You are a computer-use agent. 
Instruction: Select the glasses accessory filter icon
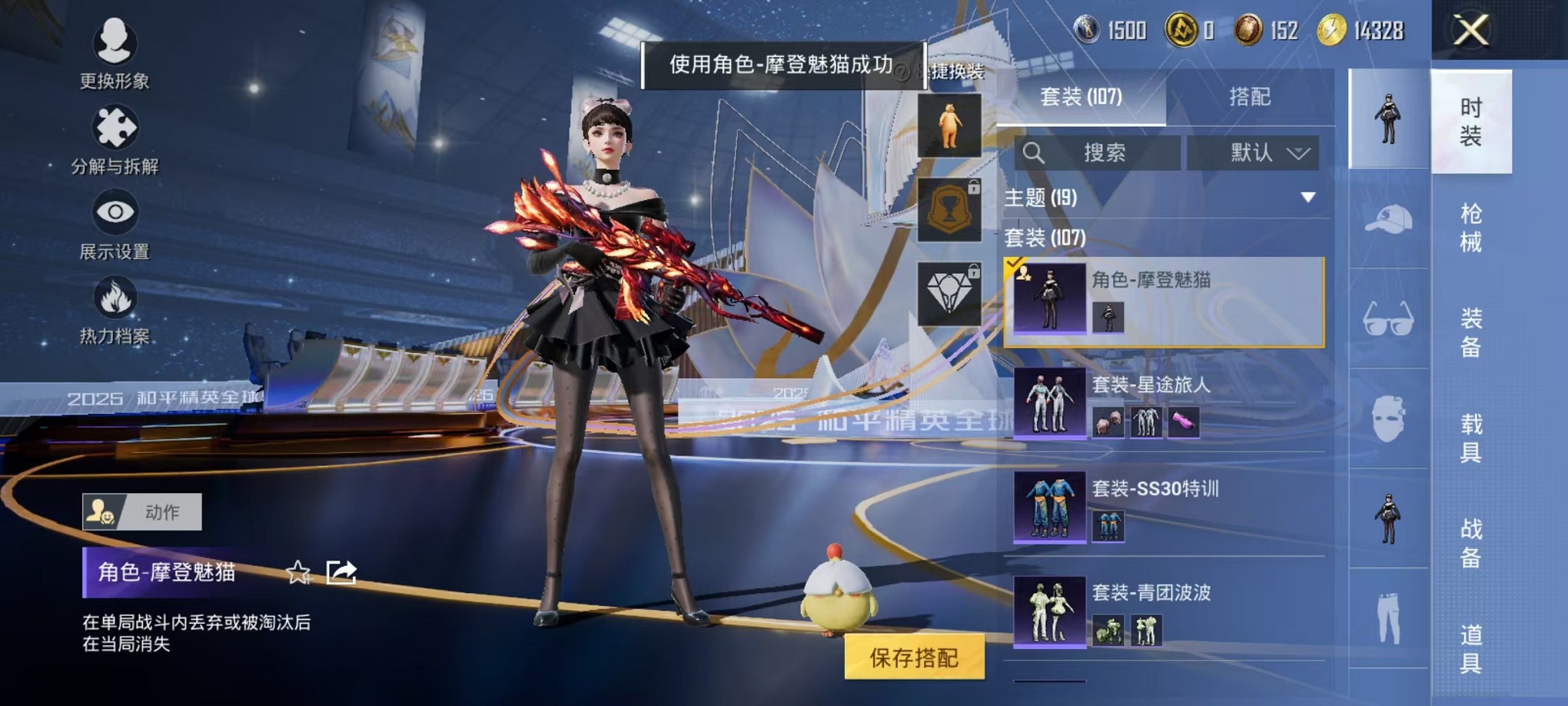(x=1387, y=318)
